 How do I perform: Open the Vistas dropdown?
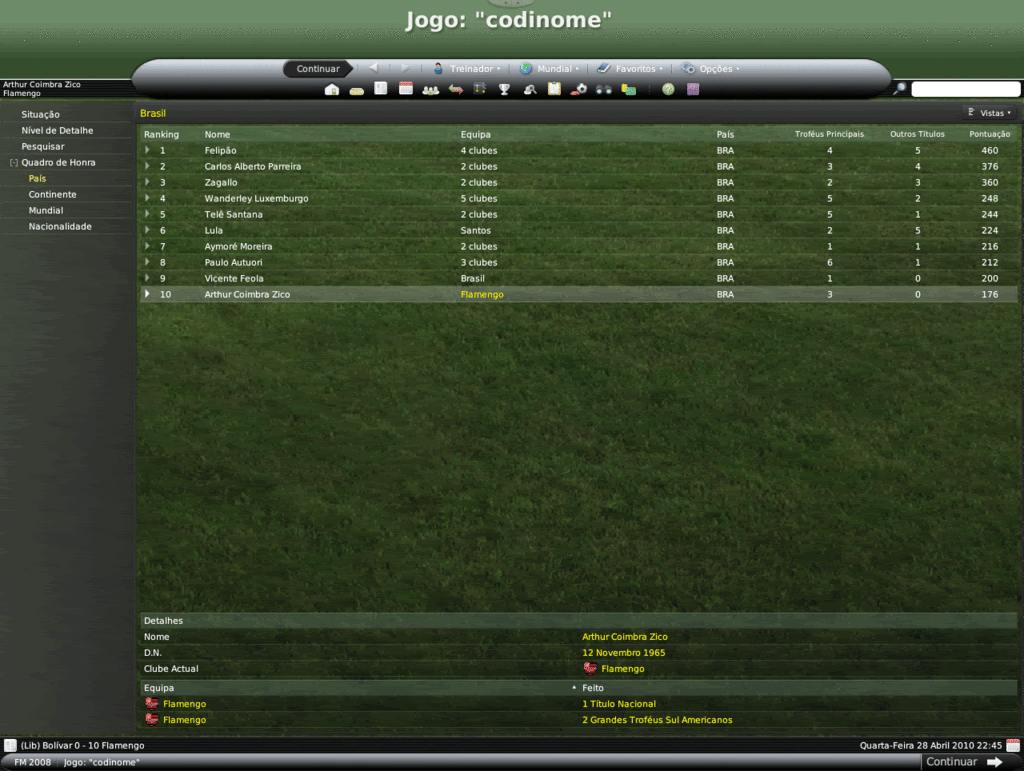(990, 113)
